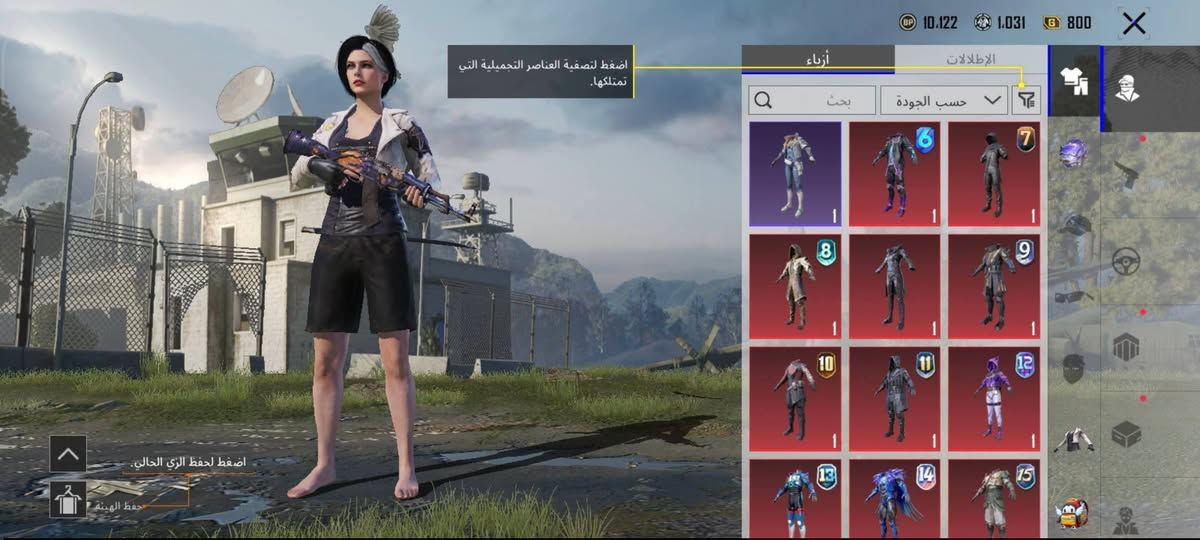1200x540 pixels.
Task: Choose the outfit with the level 6 badge
Action: [x=894, y=174]
